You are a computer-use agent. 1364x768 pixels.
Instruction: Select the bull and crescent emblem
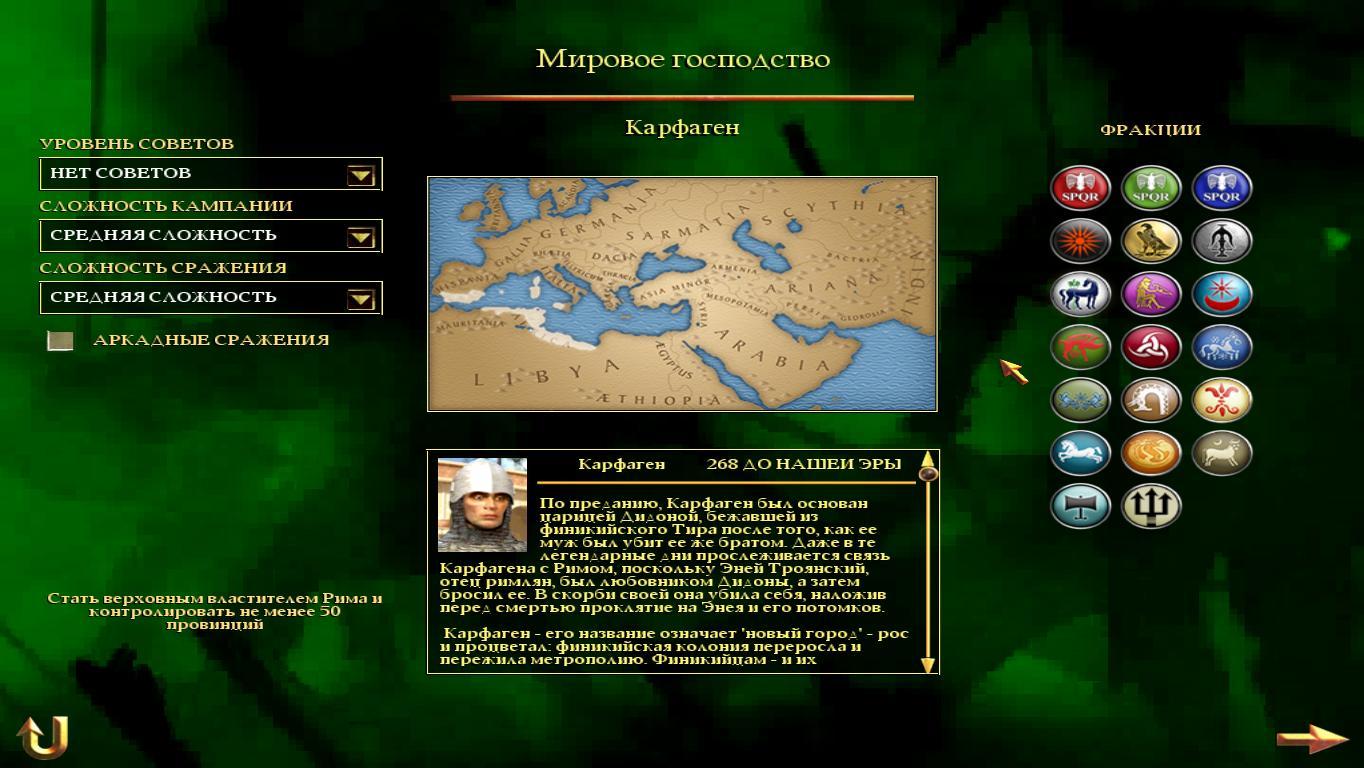(x=1221, y=453)
